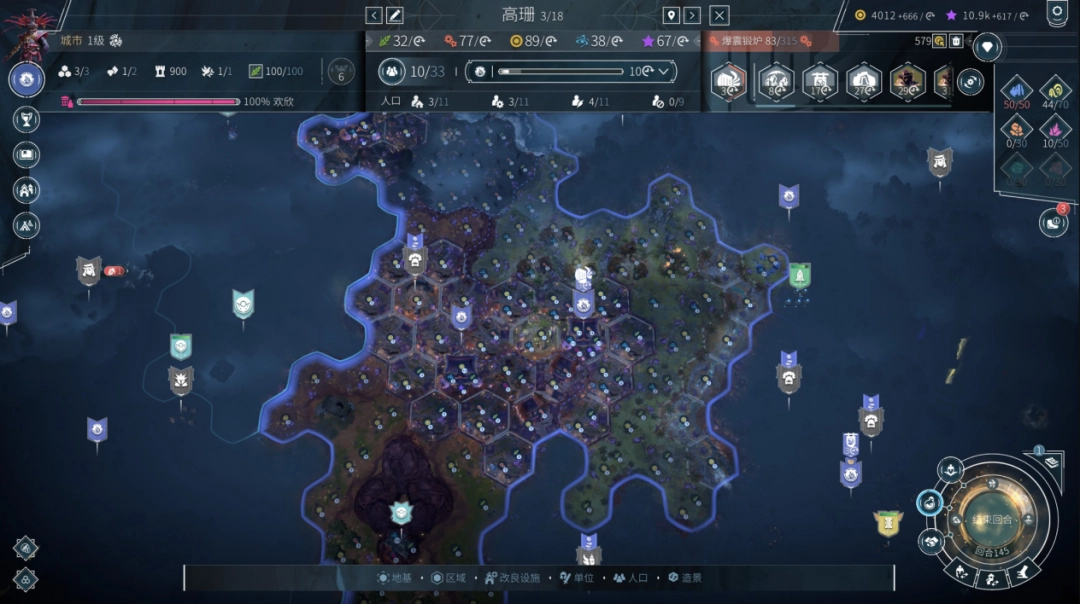This screenshot has width=1080, height=604.
Task: End the turn with 结束回合
Action: (986, 520)
